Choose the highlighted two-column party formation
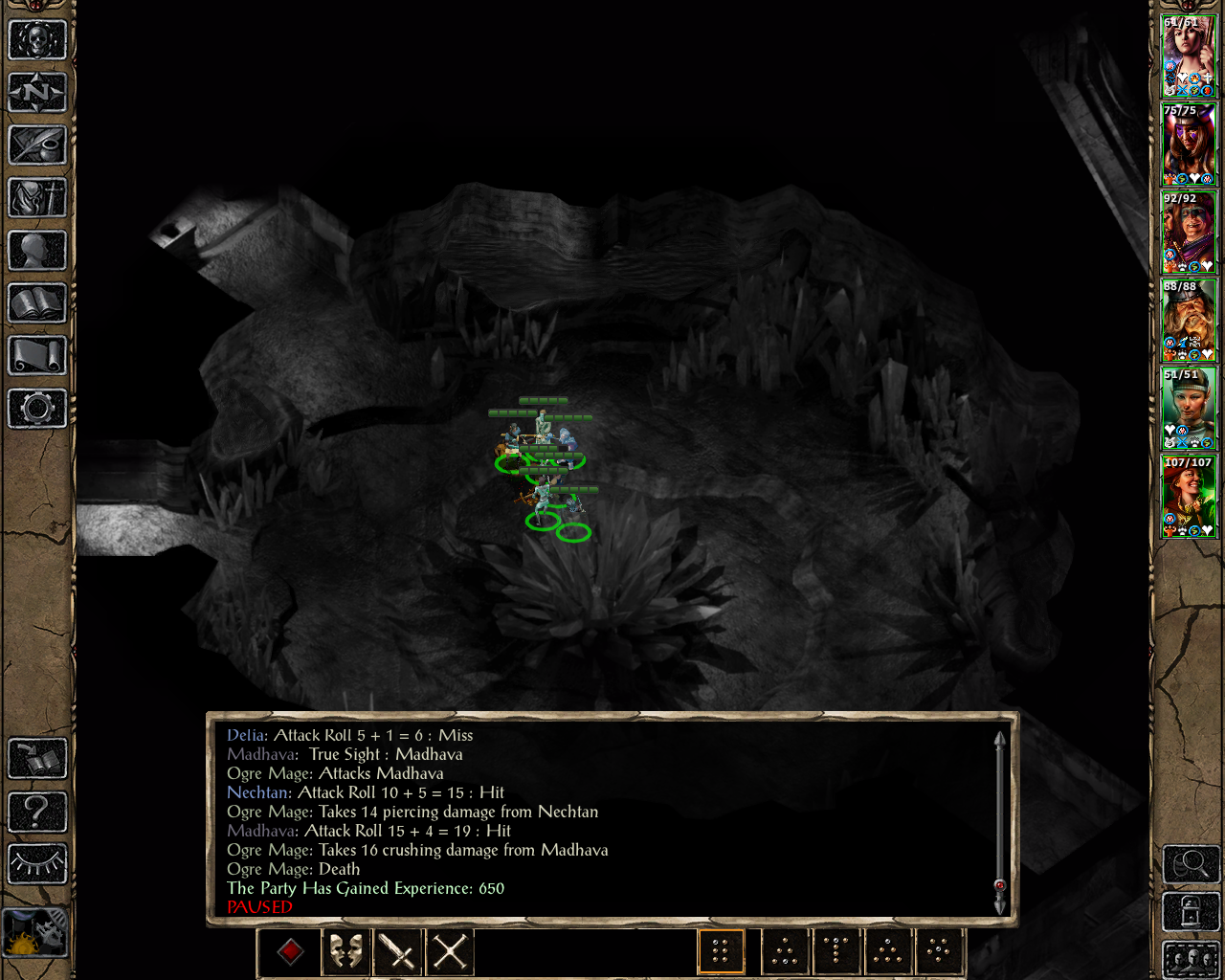 [721, 951]
